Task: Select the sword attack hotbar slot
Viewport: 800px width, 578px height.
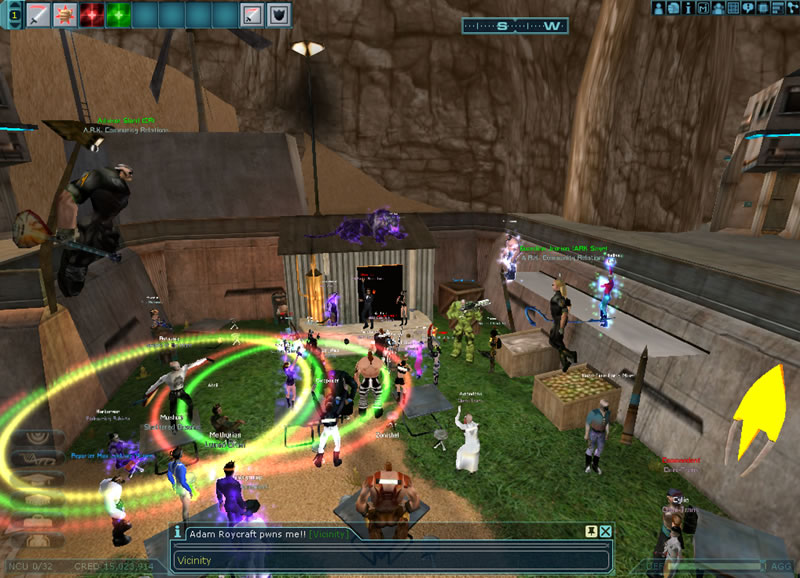Action: 38,15
